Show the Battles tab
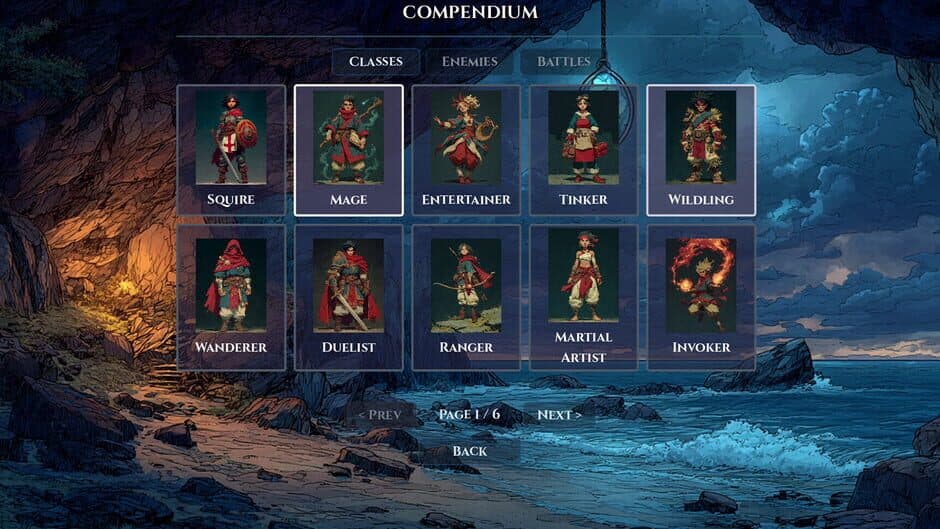 coord(563,62)
